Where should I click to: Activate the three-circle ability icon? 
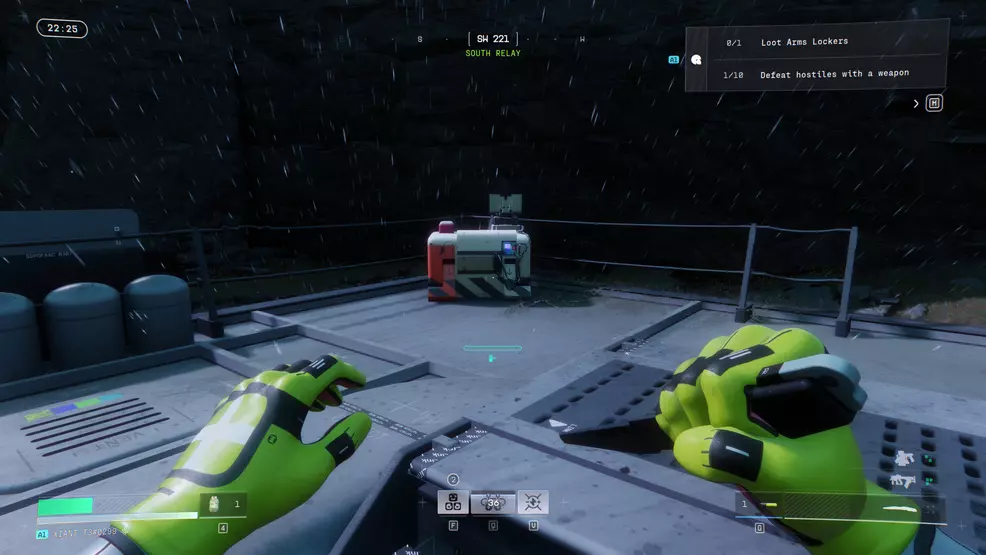[x=453, y=502]
